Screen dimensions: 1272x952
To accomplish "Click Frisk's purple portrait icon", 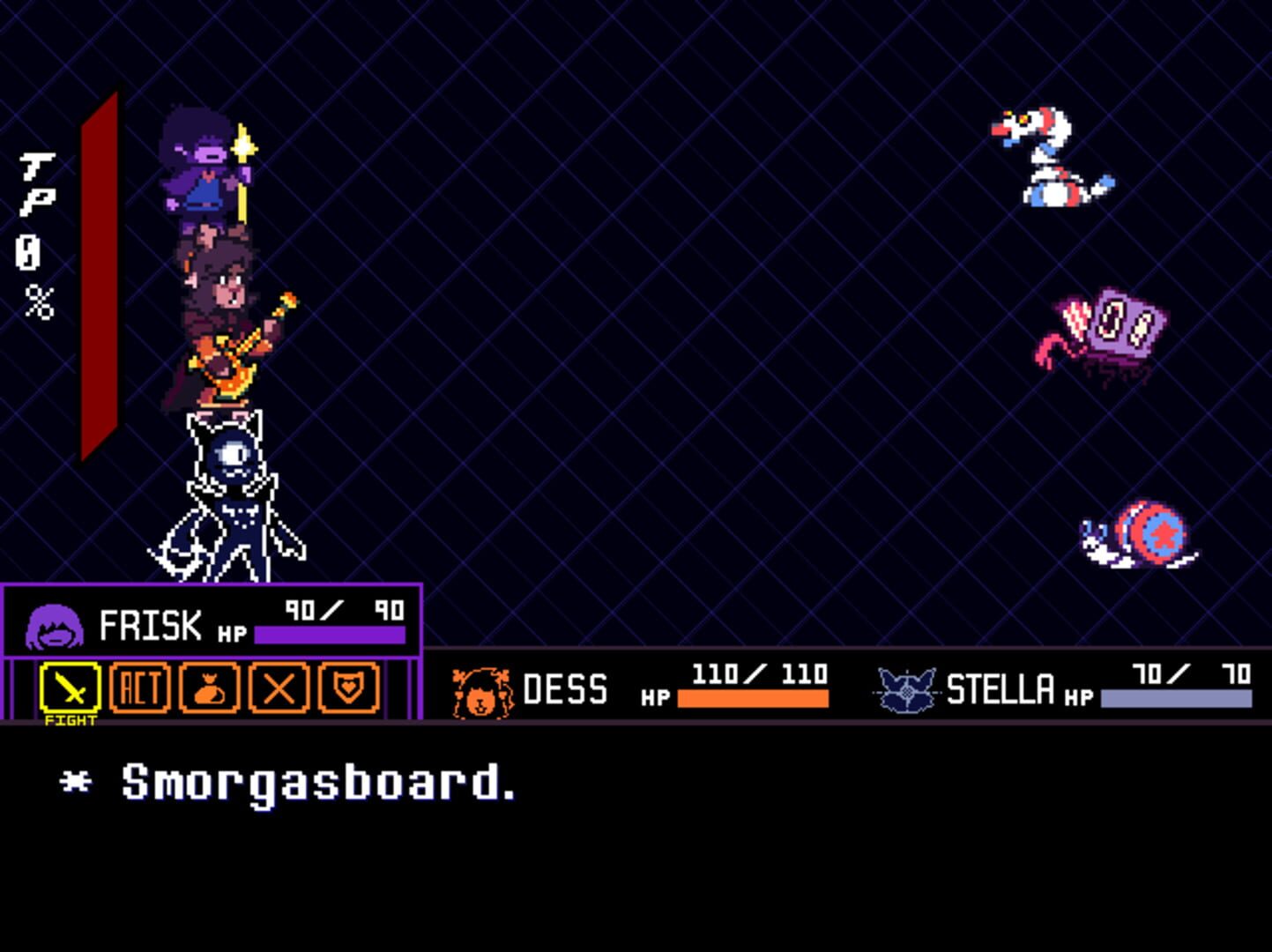I will [x=55, y=626].
